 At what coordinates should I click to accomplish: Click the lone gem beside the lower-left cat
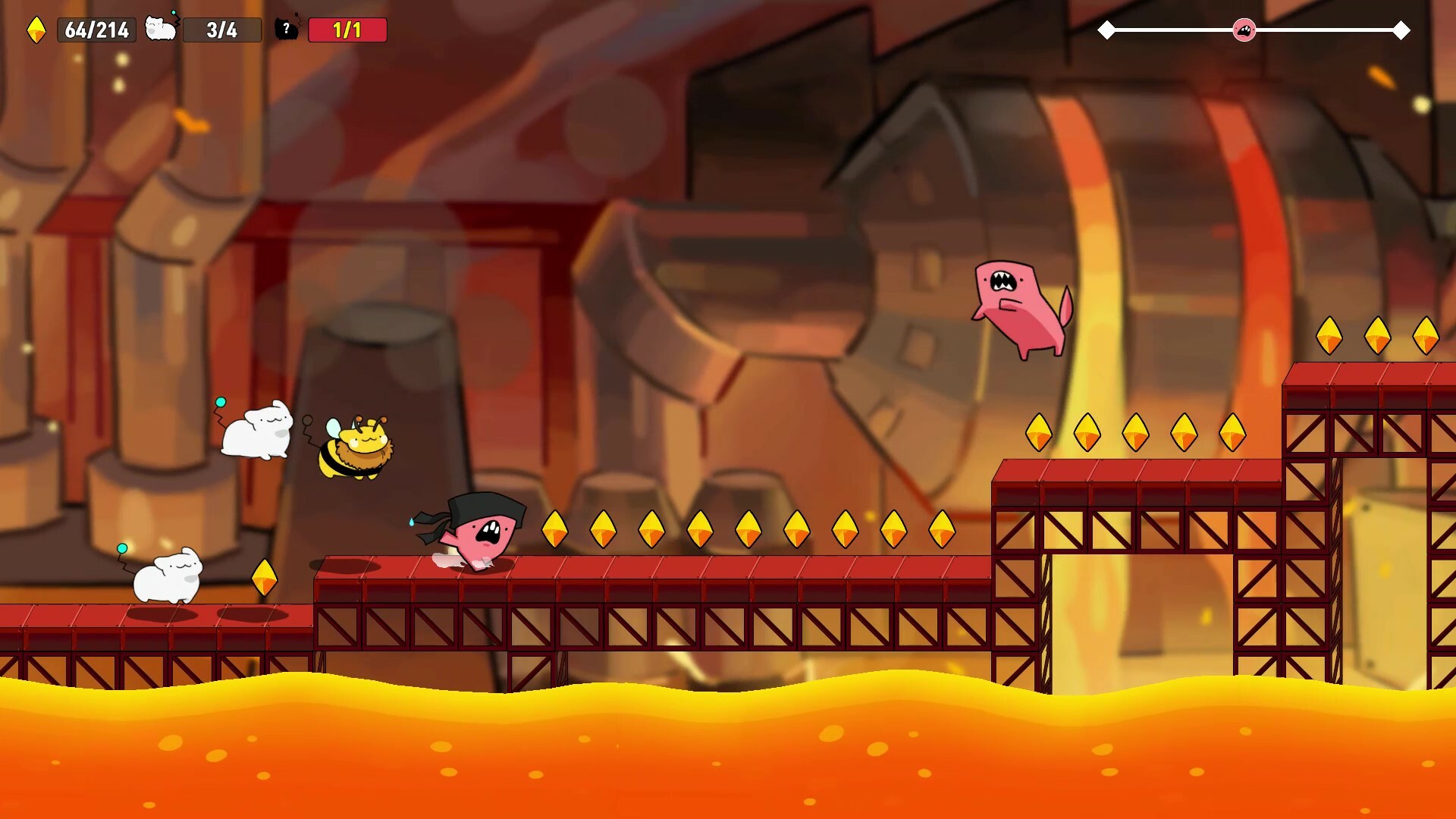[x=266, y=579]
